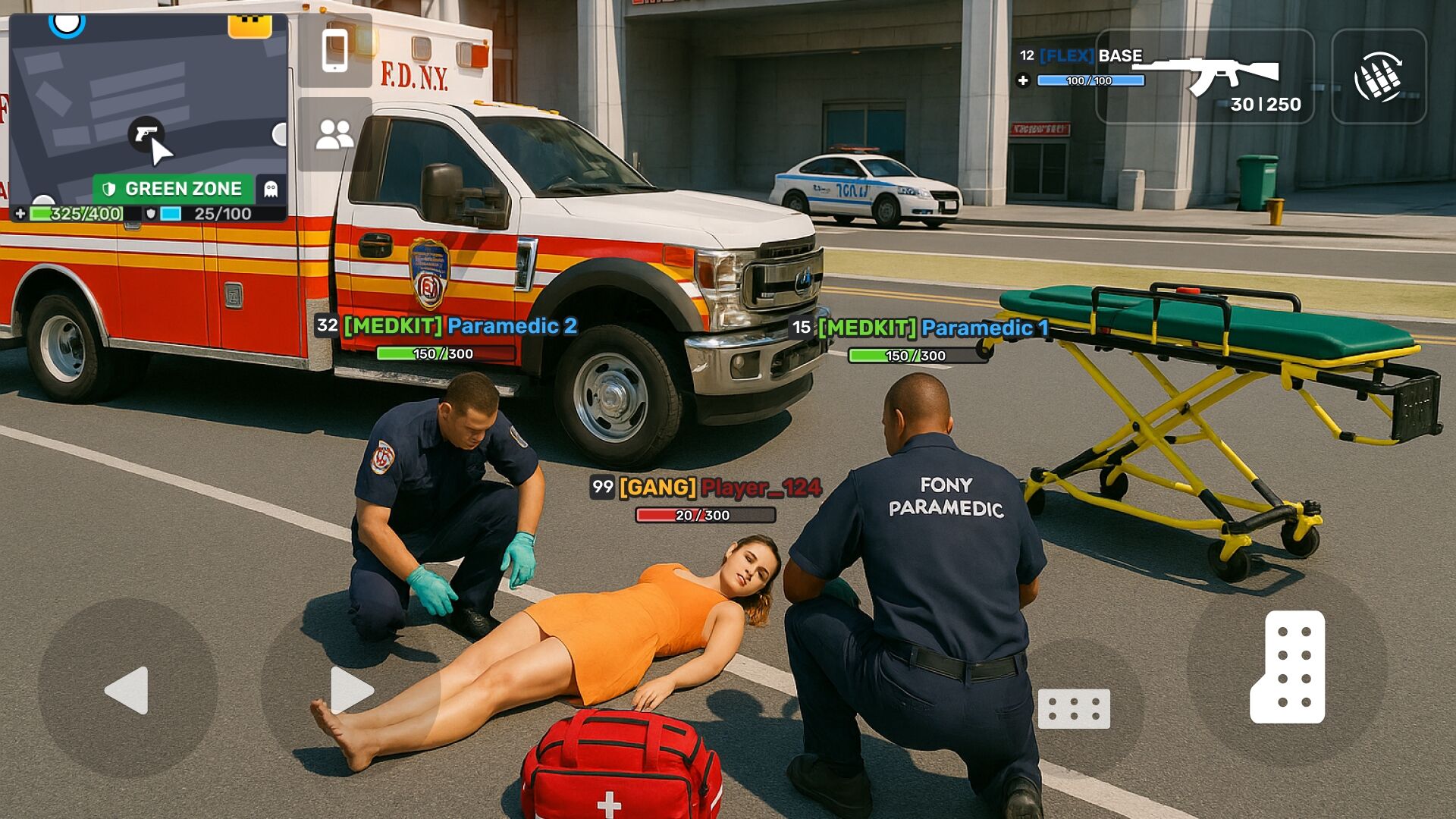Tap the brake pedal button
This screenshot has height=819, width=1456.
1073,708
